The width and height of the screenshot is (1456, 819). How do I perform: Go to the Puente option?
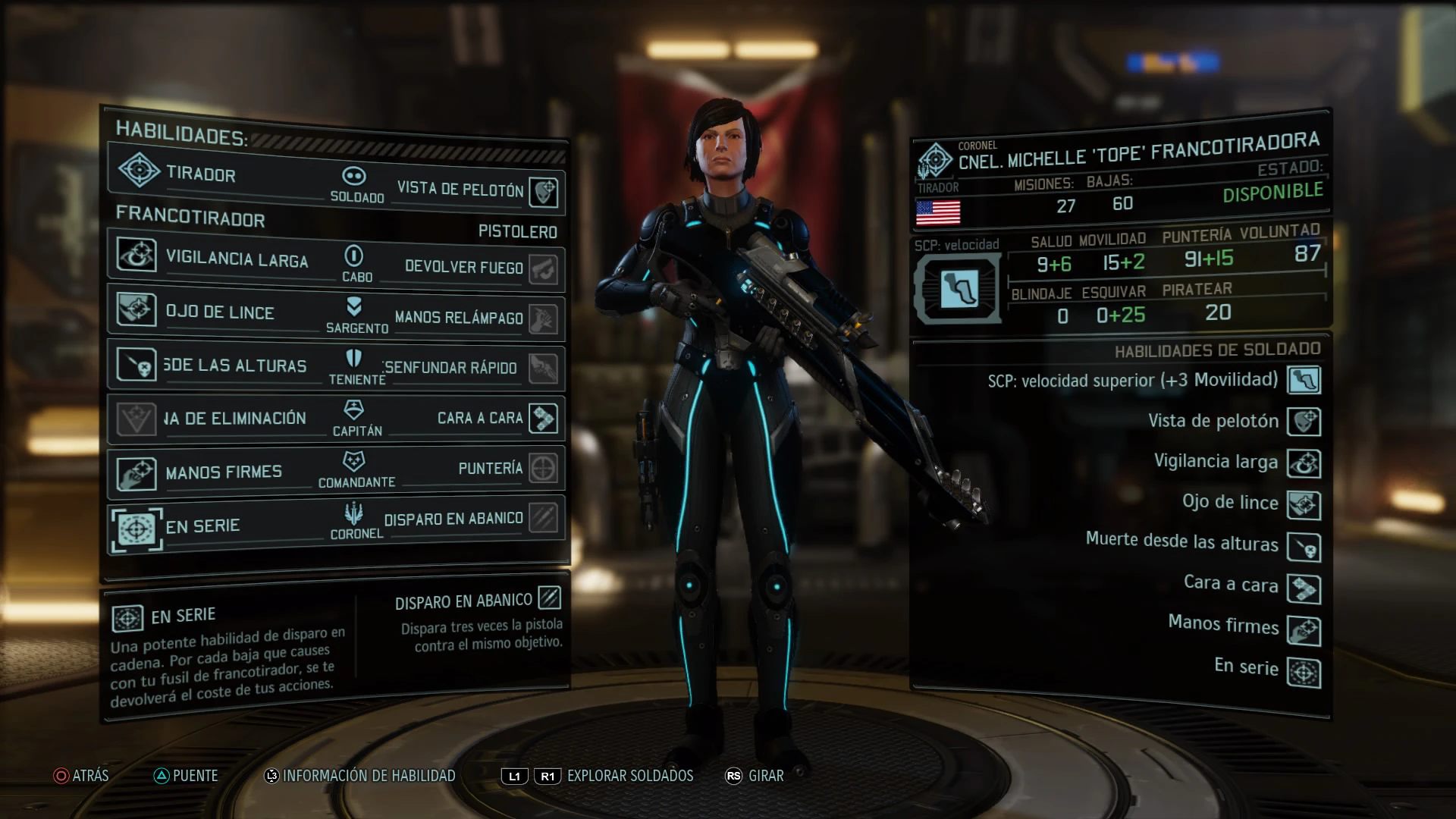click(186, 776)
